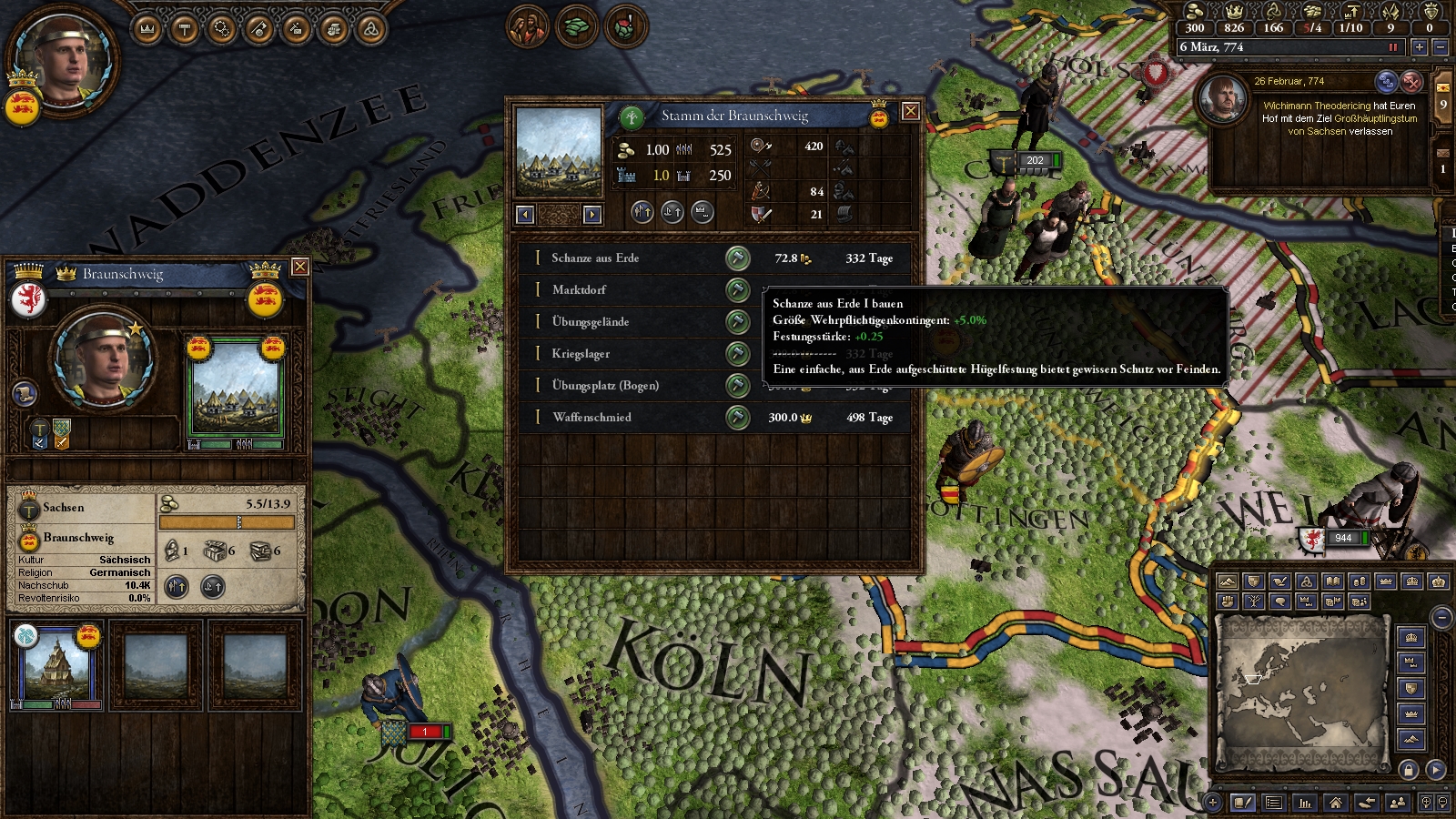Image resolution: width=1456 pixels, height=819 pixels.
Task: Build the Waffenschmied building
Action: (737, 418)
